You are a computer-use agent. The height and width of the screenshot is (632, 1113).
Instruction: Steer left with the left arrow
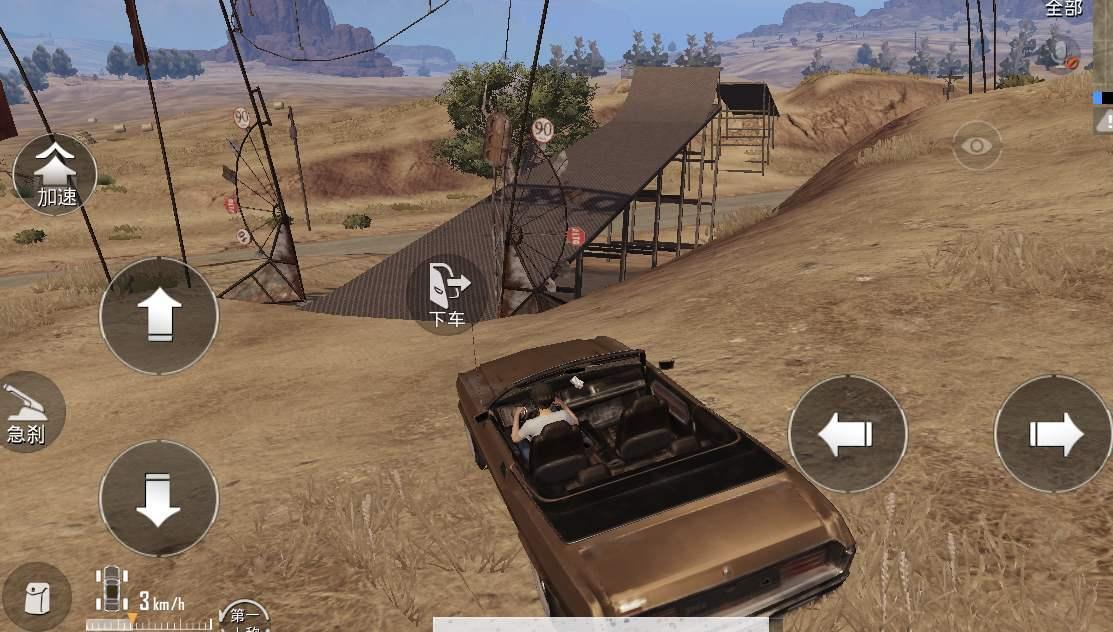click(847, 434)
